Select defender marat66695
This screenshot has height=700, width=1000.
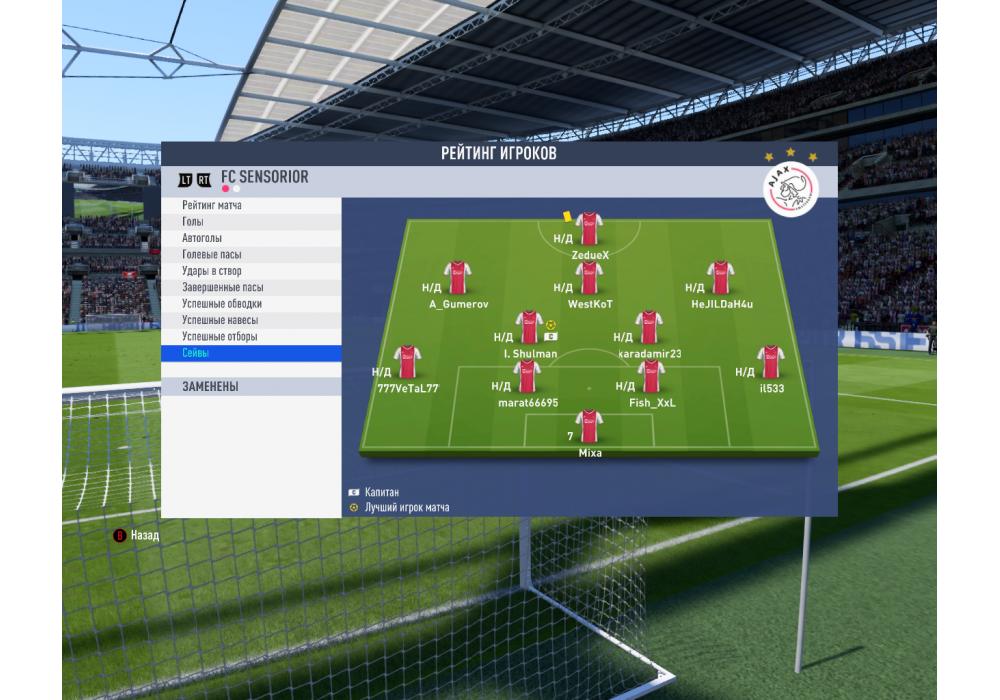527,377
